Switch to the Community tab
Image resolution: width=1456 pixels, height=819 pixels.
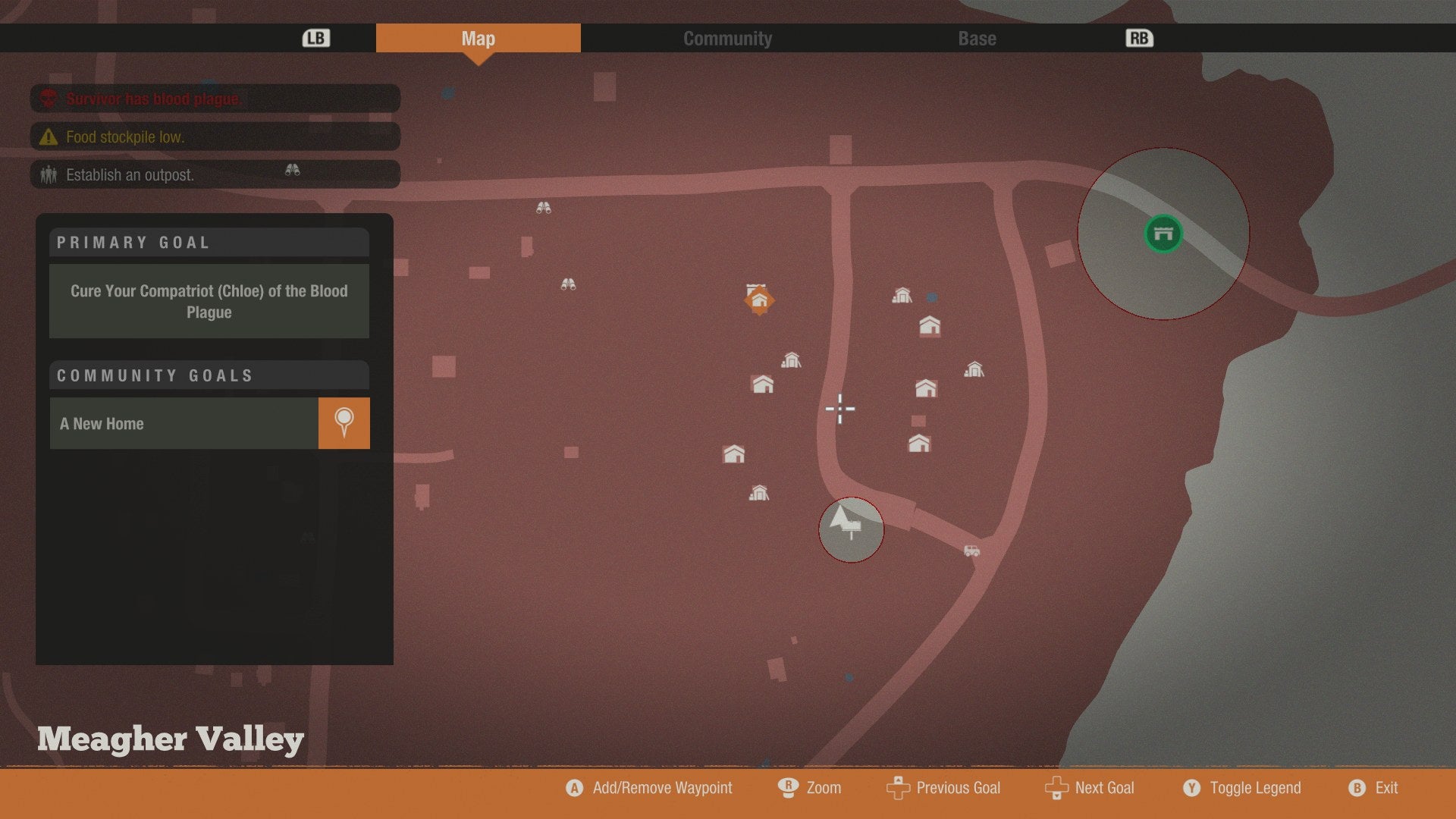[727, 38]
